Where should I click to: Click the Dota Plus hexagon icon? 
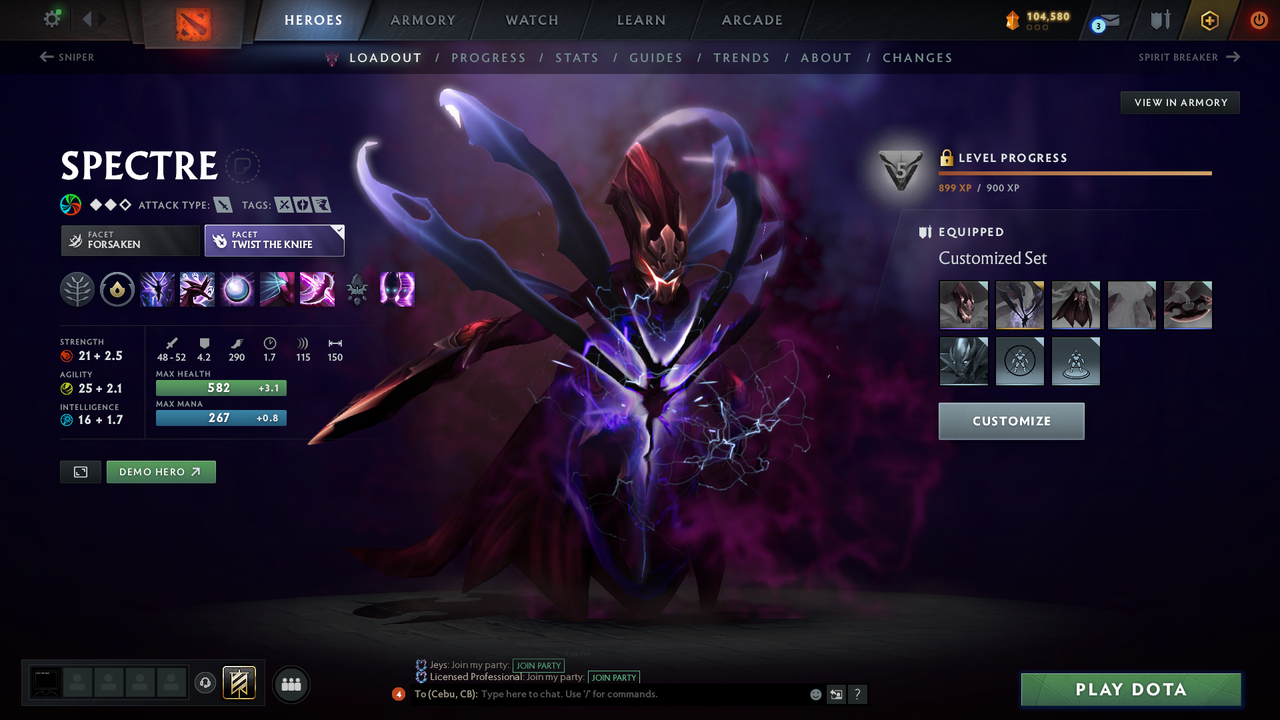pyautogui.click(x=1209, y=19)
